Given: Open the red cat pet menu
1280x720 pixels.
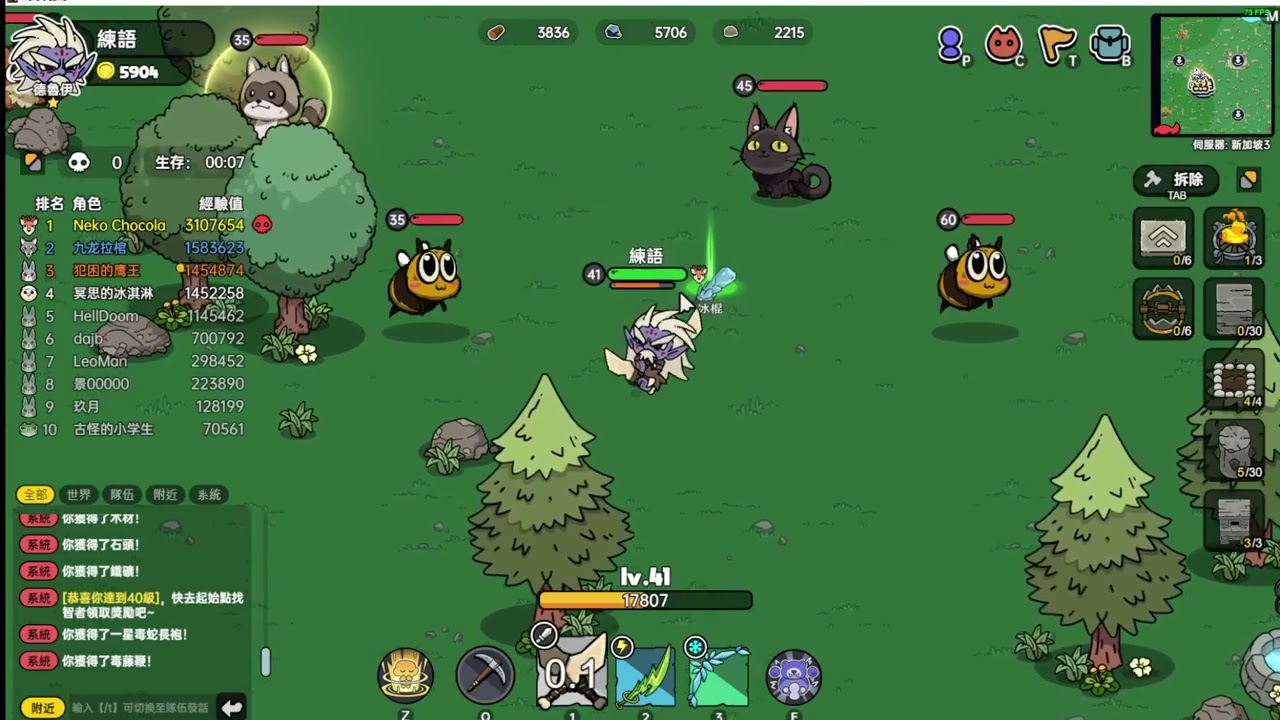Looking at the screenshot, I should click(1003, 43).
